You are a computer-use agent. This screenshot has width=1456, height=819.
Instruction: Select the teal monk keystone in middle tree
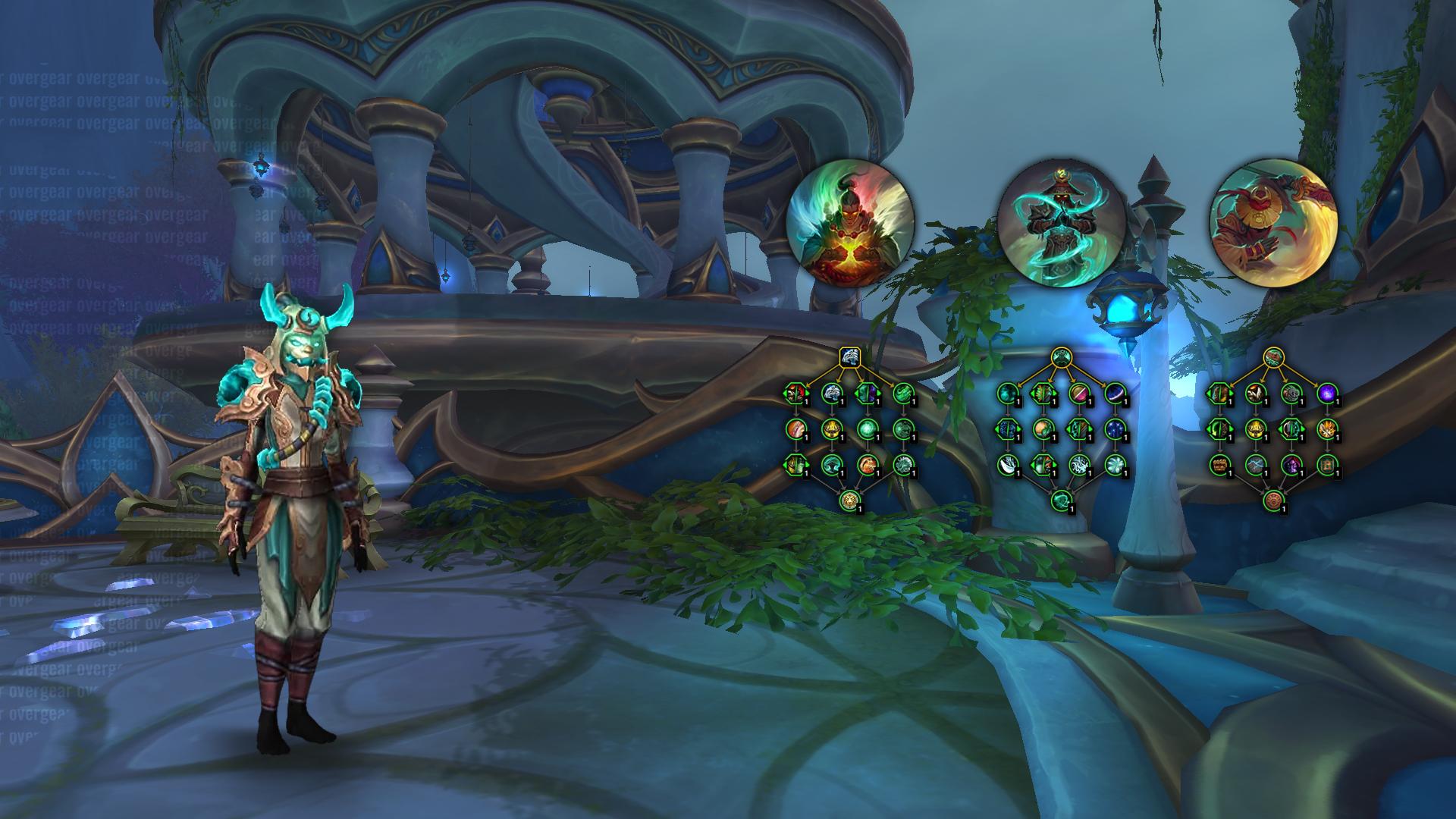coord(1062,355)
